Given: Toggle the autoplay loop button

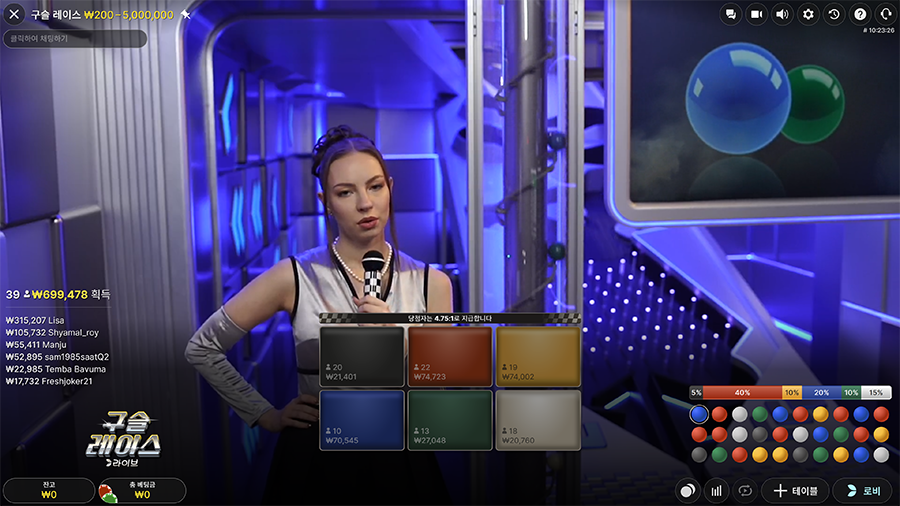Looking at the screenshot, I should (x=744, y=491).
